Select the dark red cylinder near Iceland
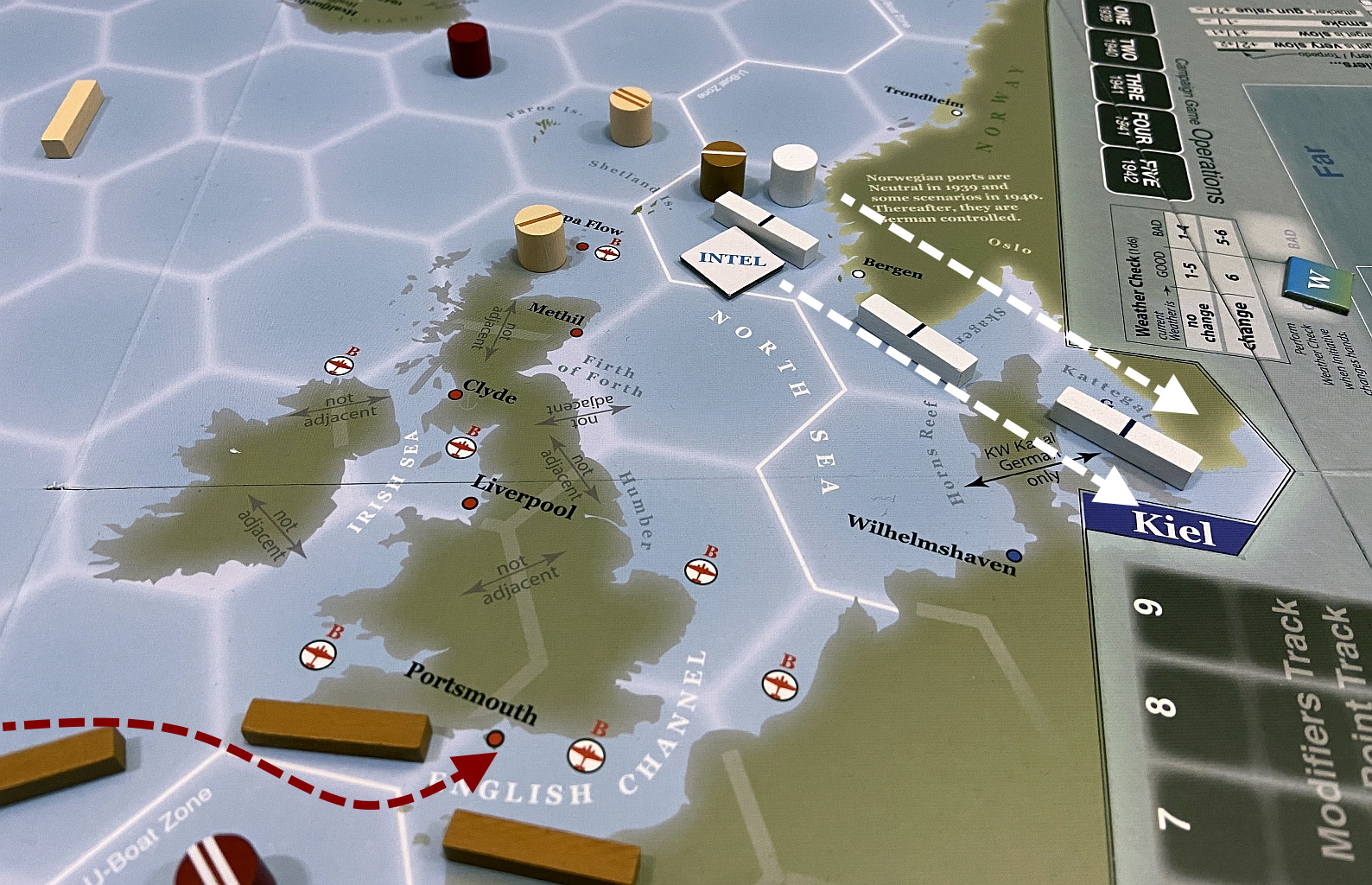1372x885 pixels. pyautogui.click(x=469, y=49)
